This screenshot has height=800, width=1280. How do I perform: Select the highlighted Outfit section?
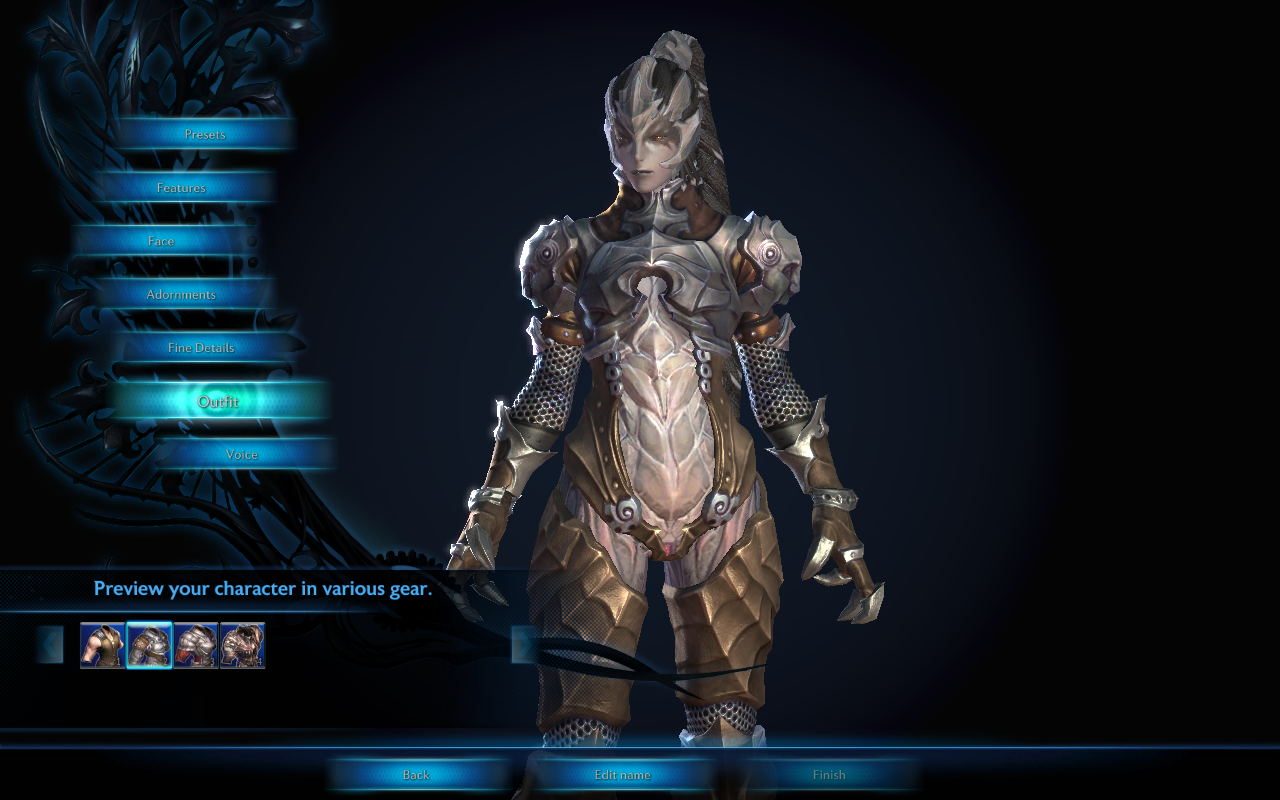(x=218, y=402)
